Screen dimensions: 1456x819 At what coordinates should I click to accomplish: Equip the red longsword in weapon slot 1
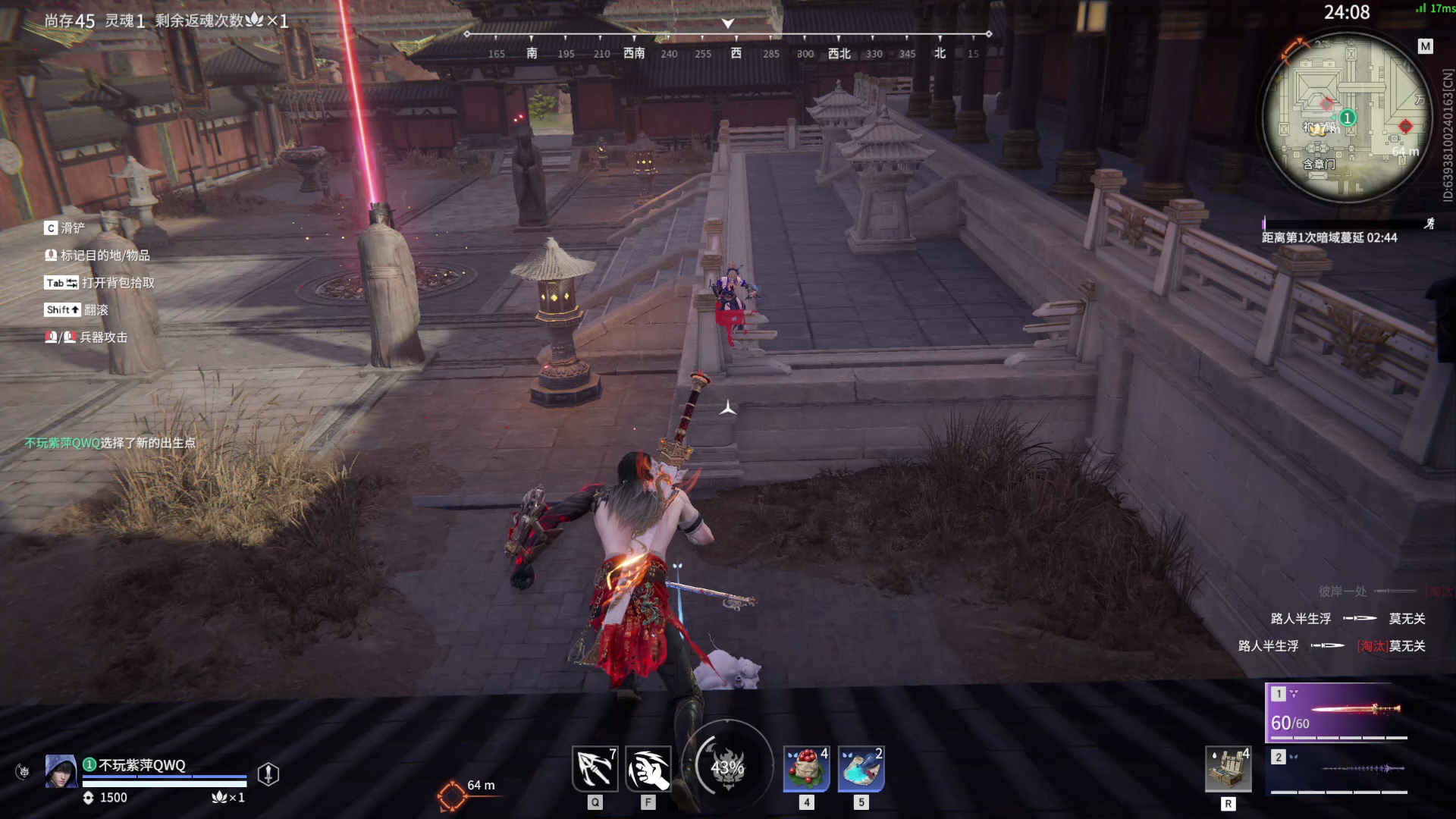pos(1336,711)
